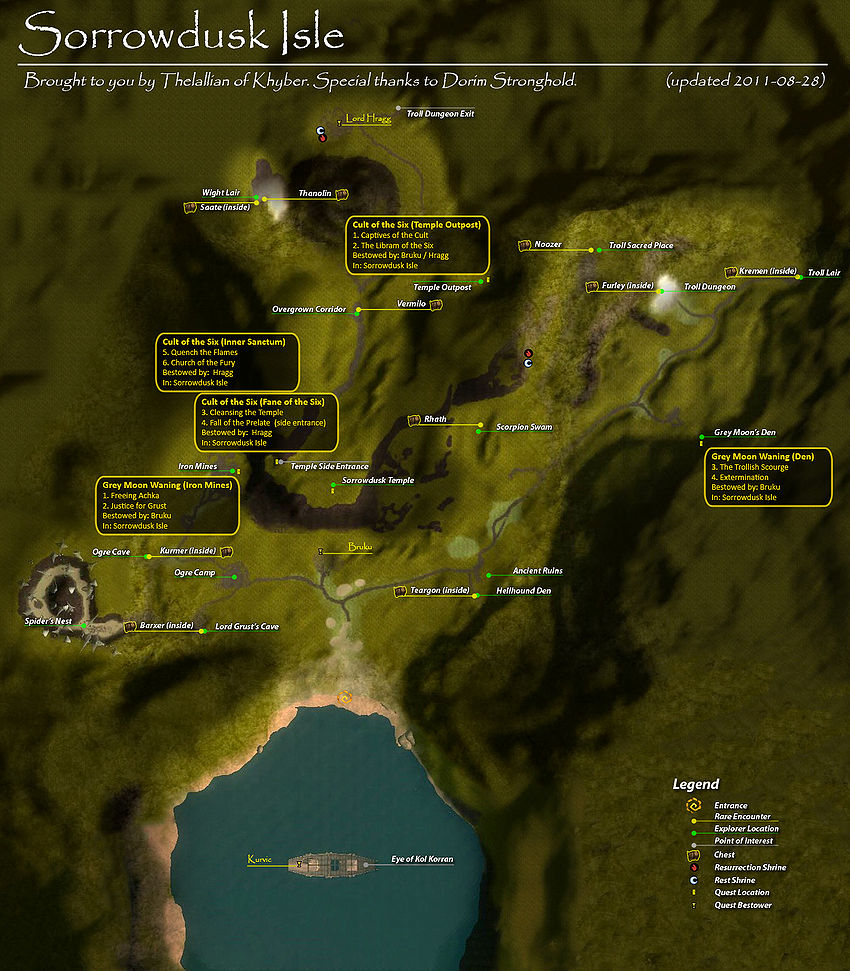850x971 pixels.
Task: Click the Resurrection Shrine legend entry
Action: point(750,867)
